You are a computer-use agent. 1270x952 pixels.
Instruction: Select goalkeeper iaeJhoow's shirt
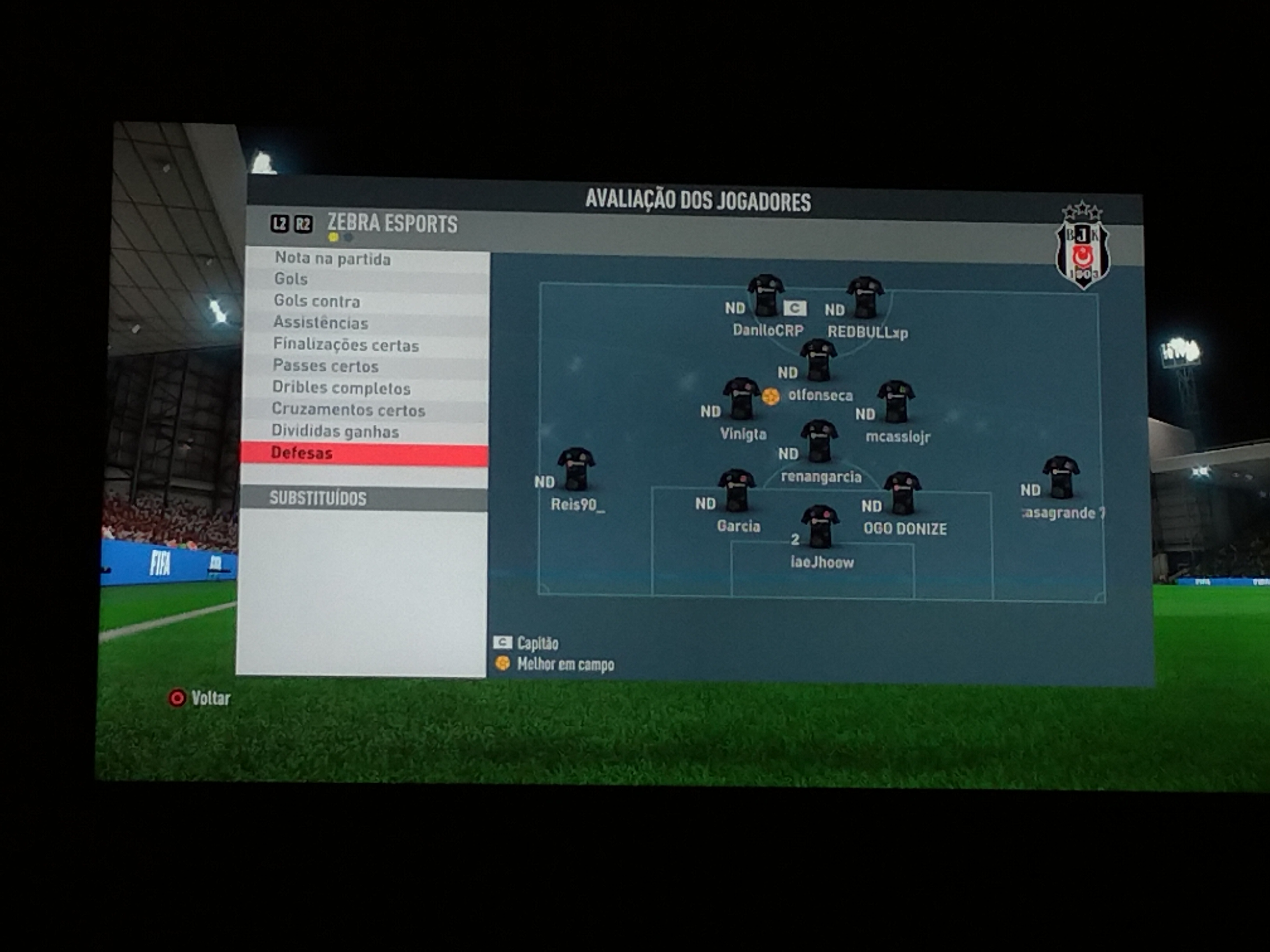point(820,526)
